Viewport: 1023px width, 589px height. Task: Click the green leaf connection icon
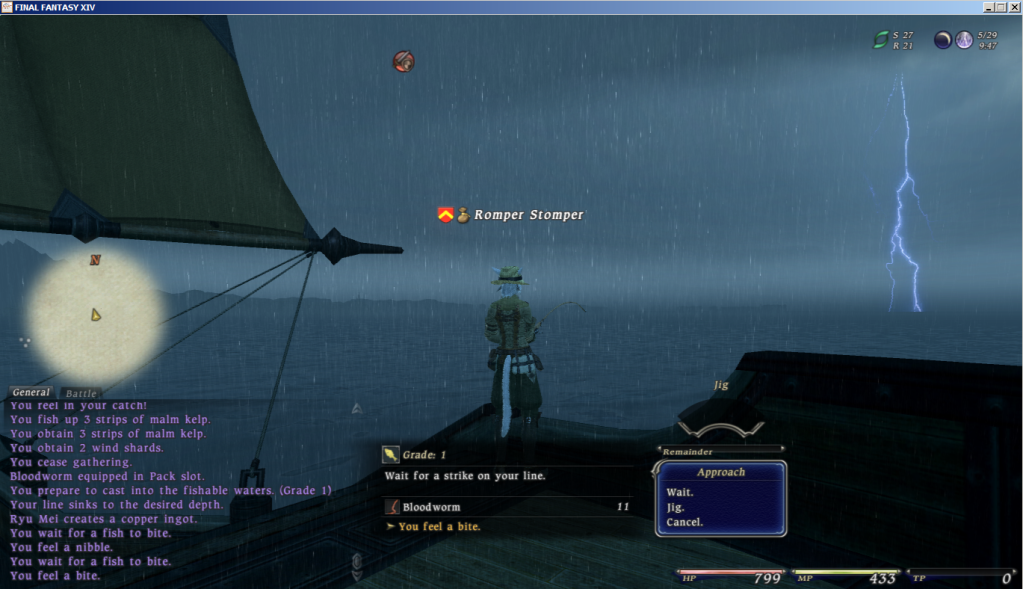(880, 40)
